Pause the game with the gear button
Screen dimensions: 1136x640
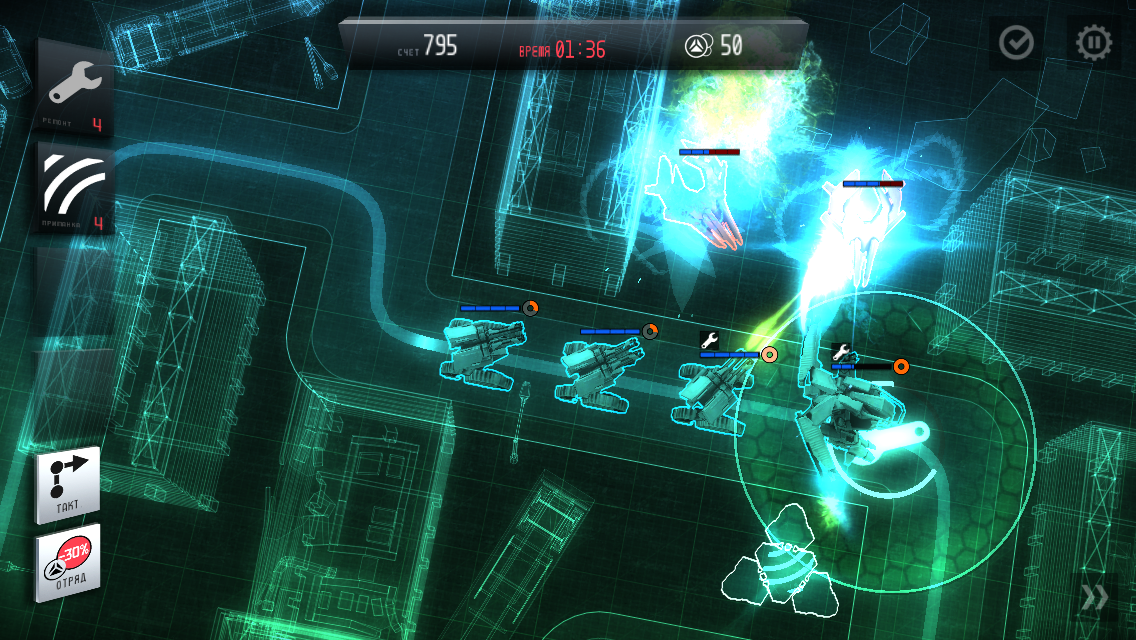[x=1093, y=42]
